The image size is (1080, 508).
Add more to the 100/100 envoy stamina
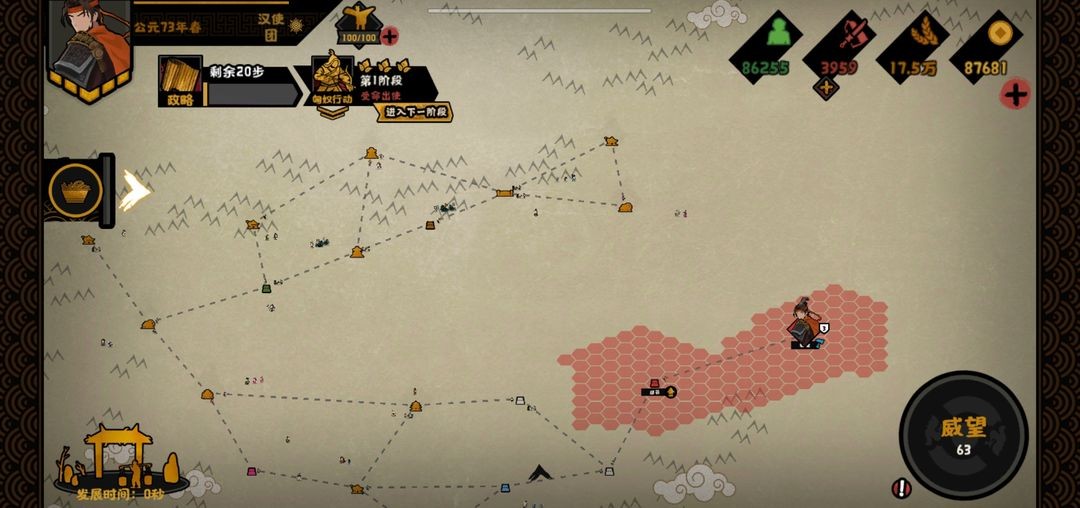coord(389,36)
